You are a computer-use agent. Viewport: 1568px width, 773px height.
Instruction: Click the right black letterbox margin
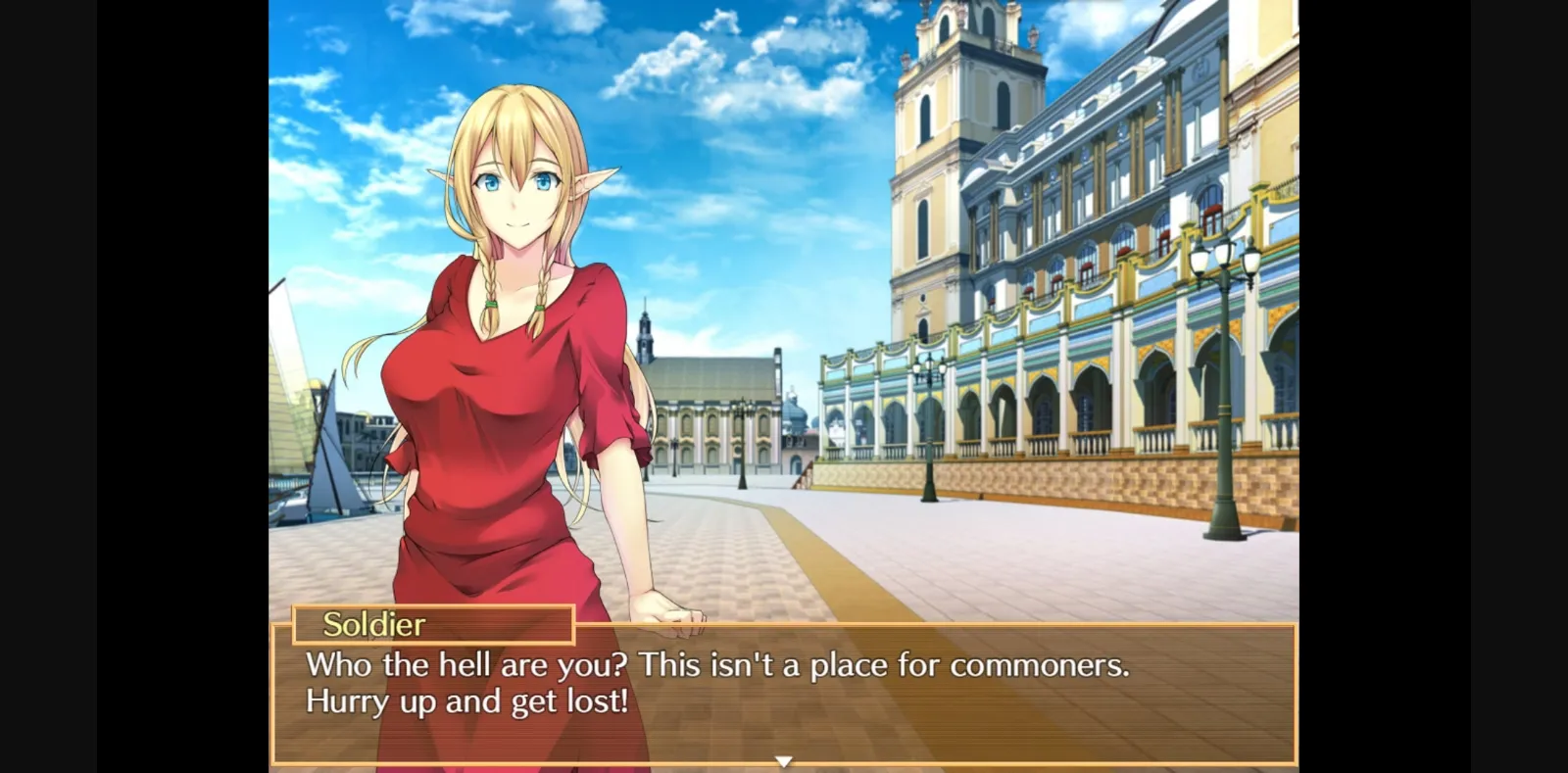pos(1436,386)
